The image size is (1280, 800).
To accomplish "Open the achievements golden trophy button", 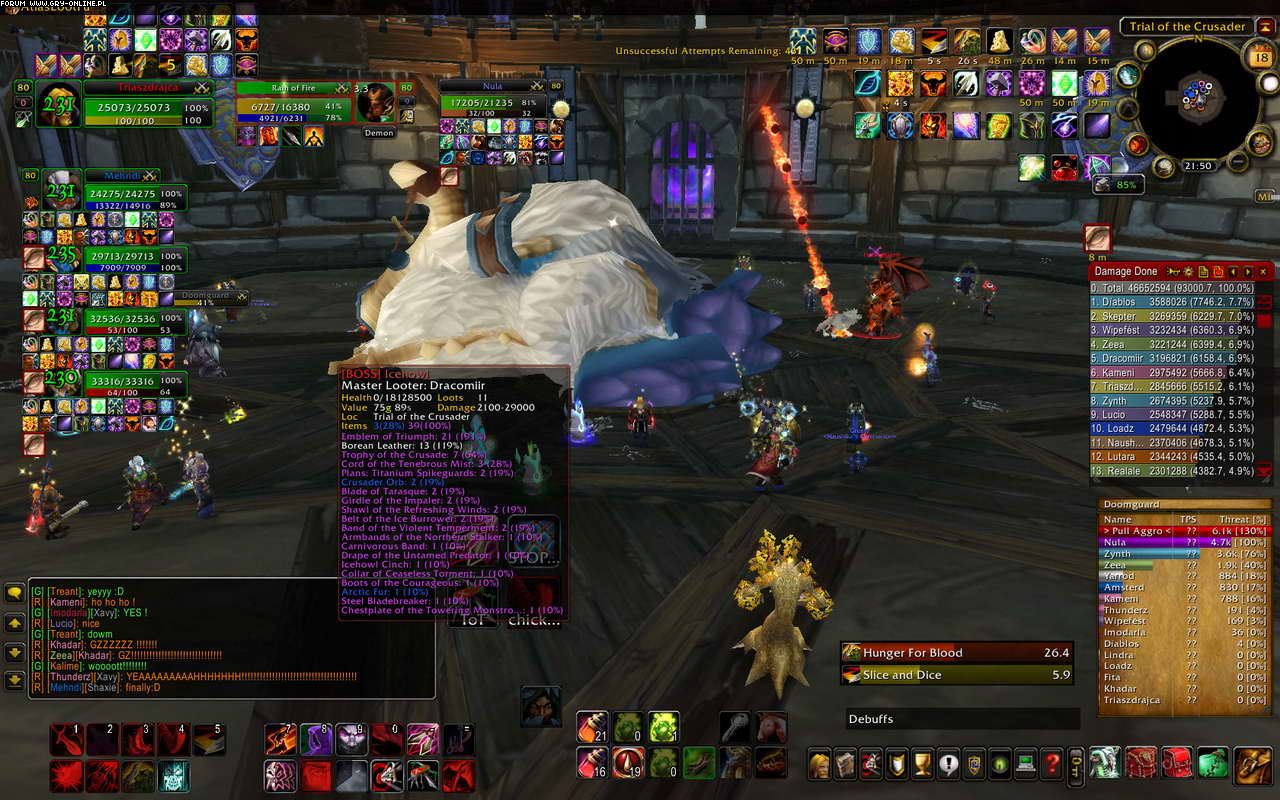I will pos(923,764).
